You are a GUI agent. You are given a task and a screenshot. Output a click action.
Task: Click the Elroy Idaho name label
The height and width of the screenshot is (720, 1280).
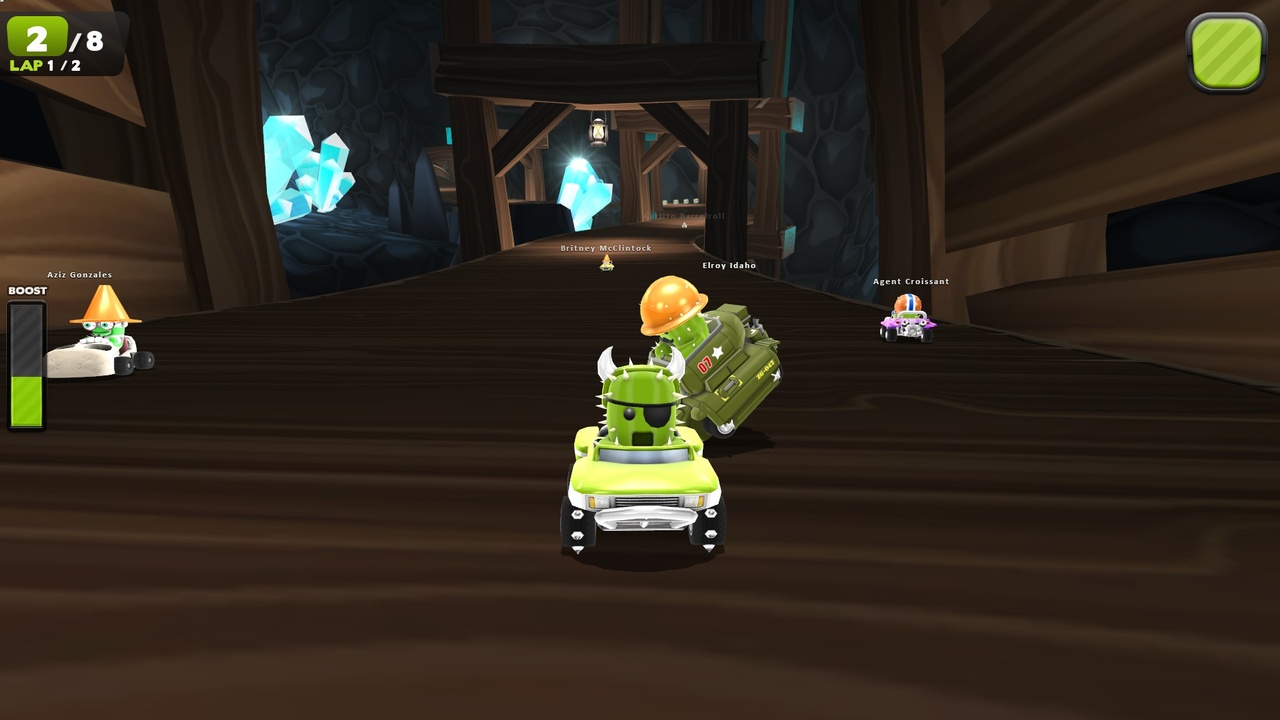[730, 266]
